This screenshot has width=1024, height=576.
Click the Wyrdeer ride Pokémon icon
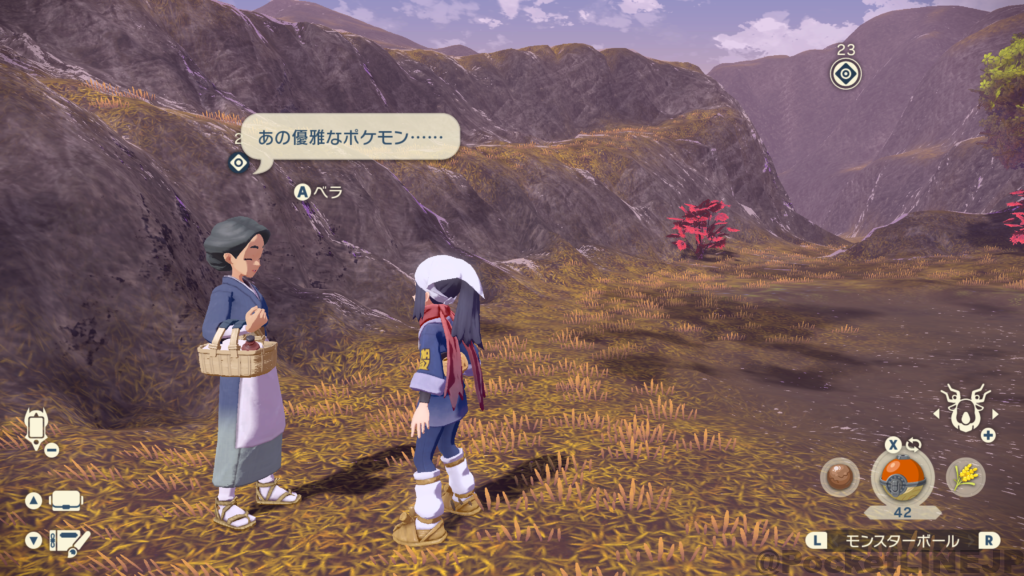pos(965,410)
